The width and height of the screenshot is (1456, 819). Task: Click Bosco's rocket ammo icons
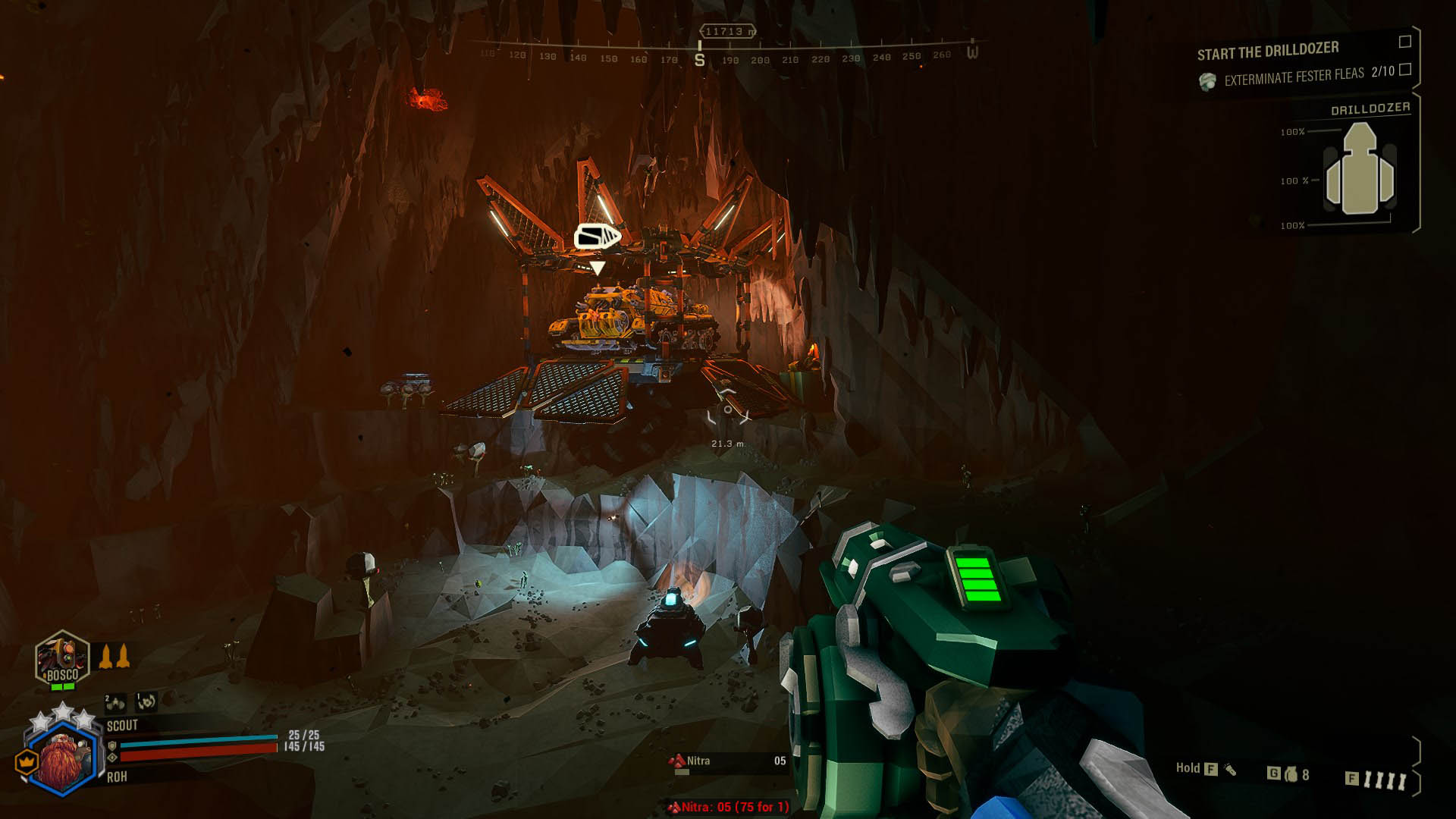pos(115,656)
